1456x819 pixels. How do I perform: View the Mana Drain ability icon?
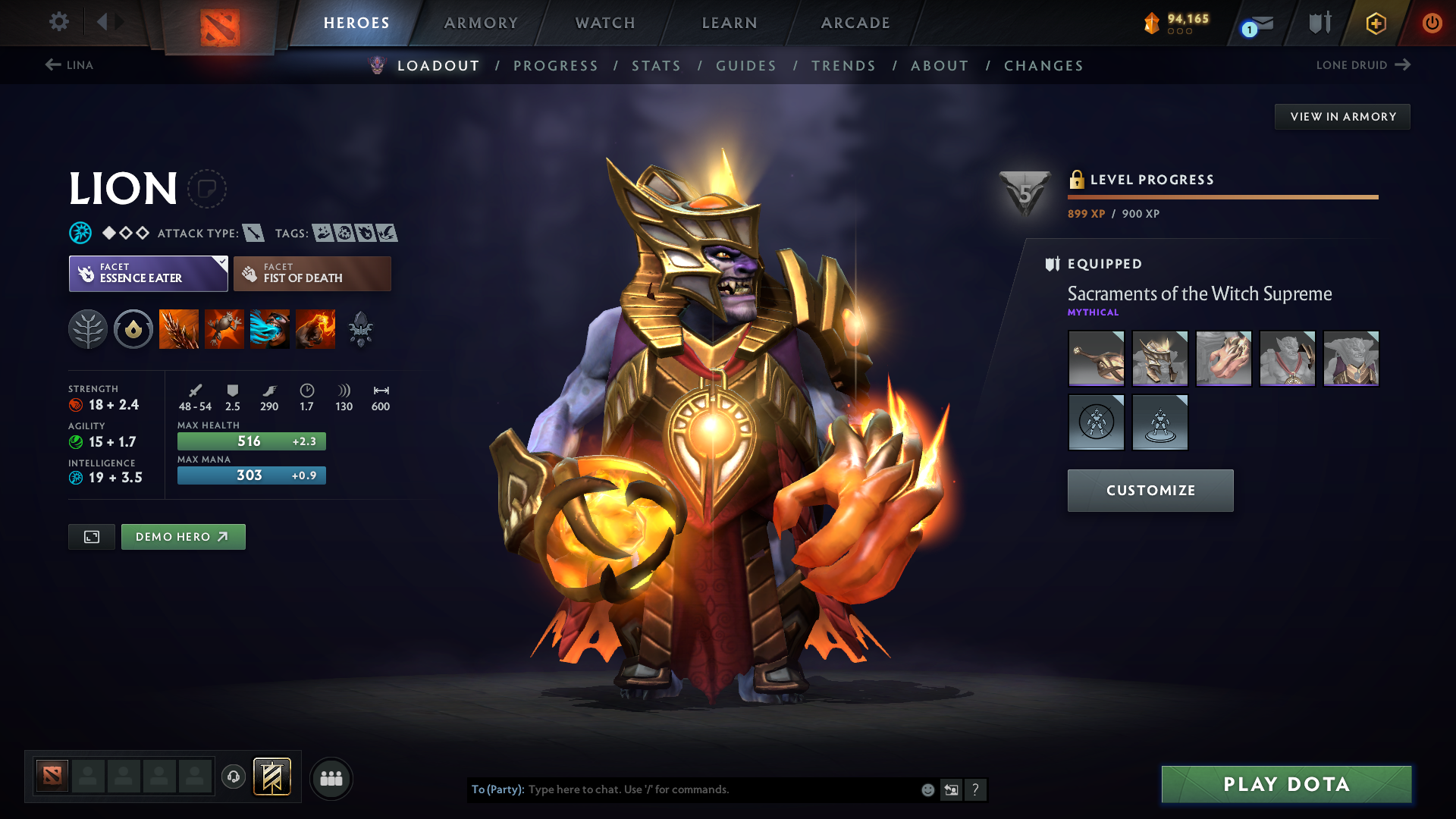[x=270, y=328]
